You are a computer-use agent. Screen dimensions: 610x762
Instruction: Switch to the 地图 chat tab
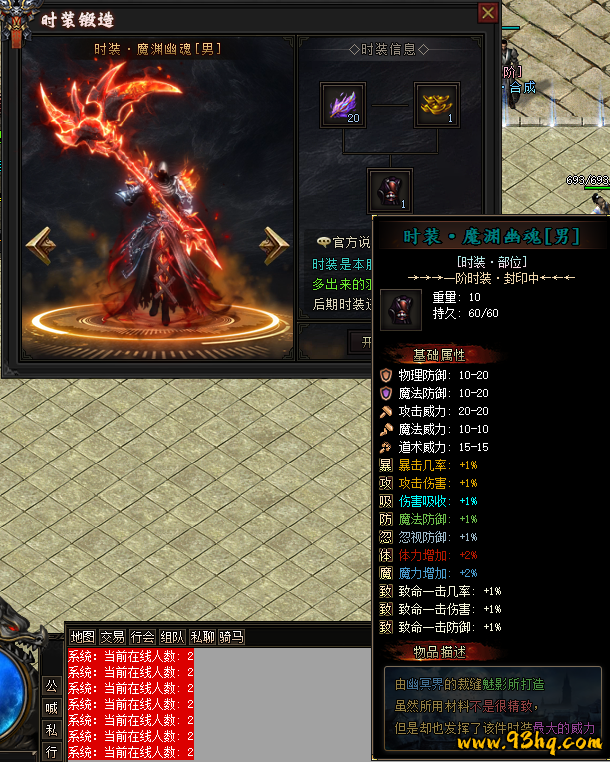[82, 637]
